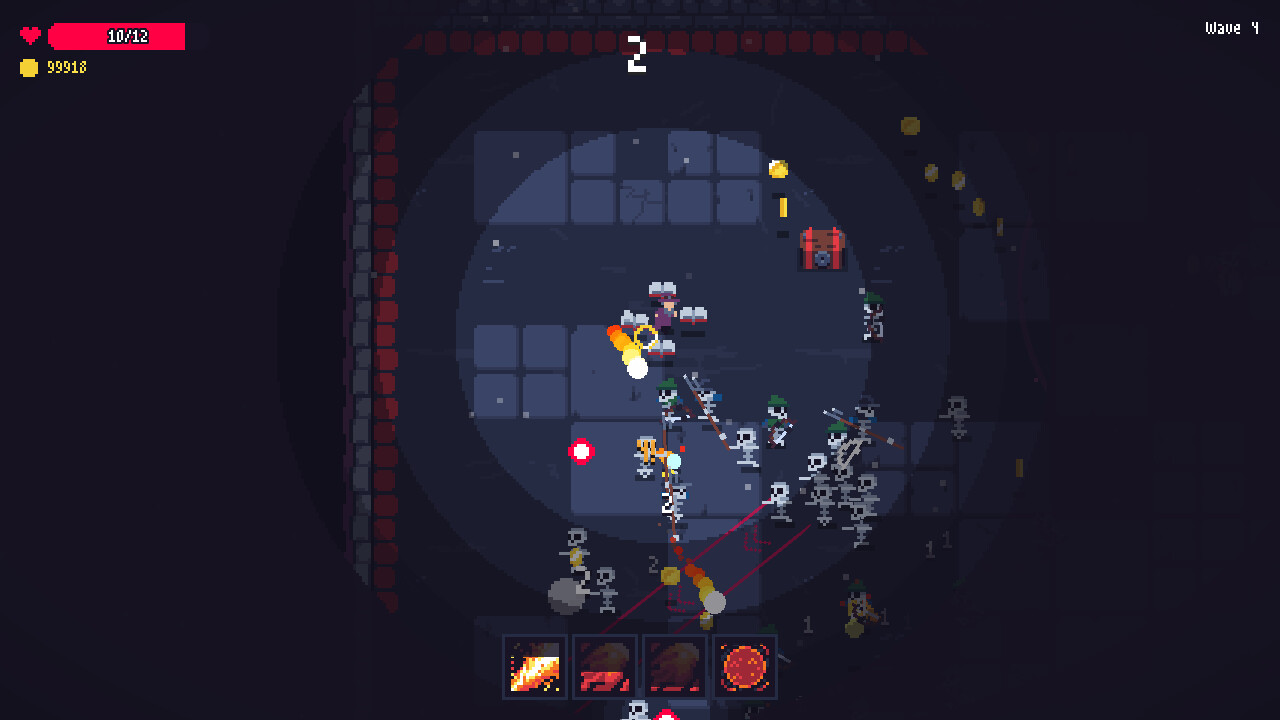Image resolution: width=1280 pixels, height=720 pixels.
Task: Trigger the fireball orb ability in the fourth slot
Action: [x=743, y=666]
